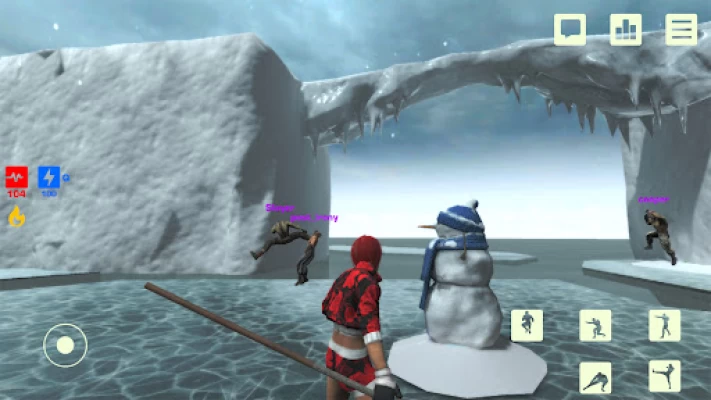Tap the virtual joystick circle
This screenshot has width=711, height=400.
coord(65,345)
